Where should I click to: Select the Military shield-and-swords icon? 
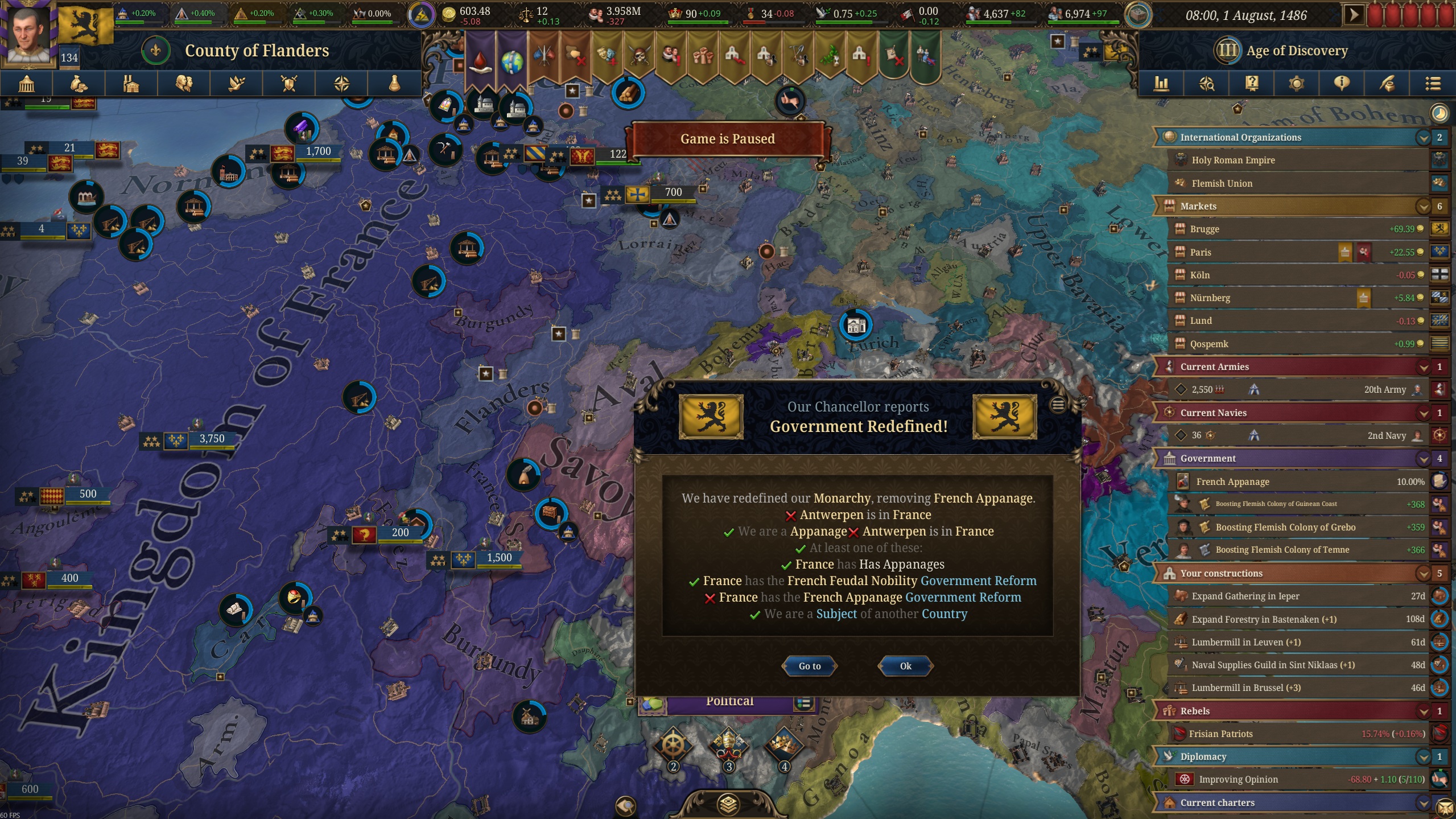[288, 83]
